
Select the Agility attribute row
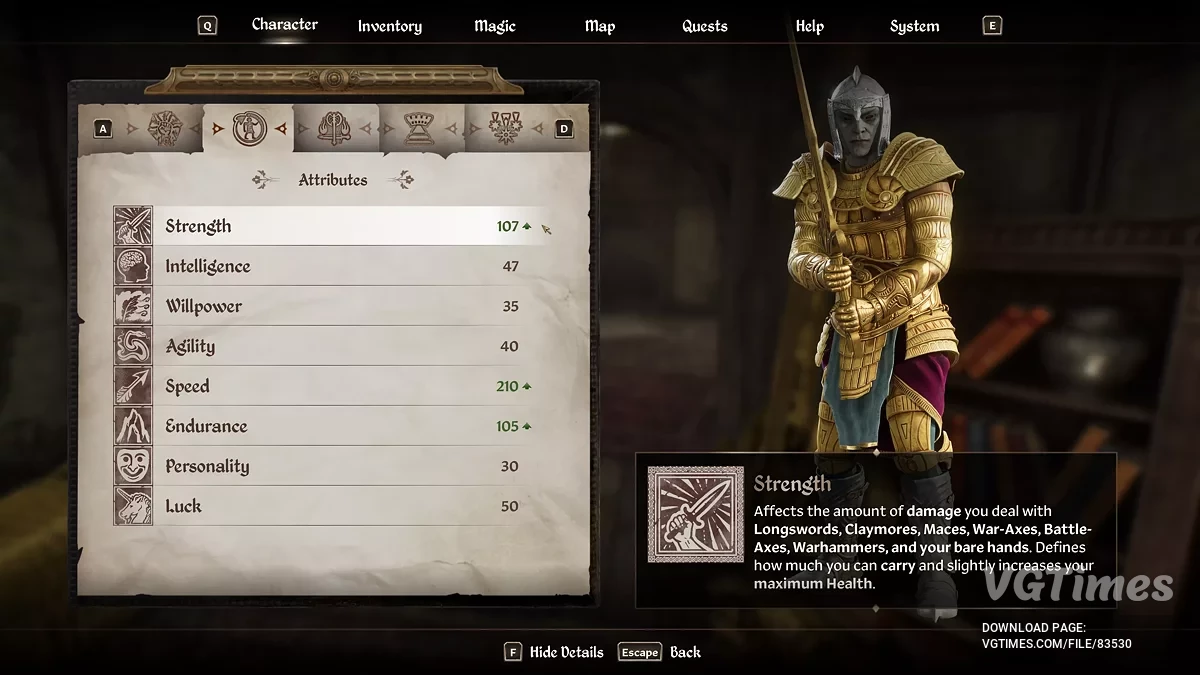(330, 346)
